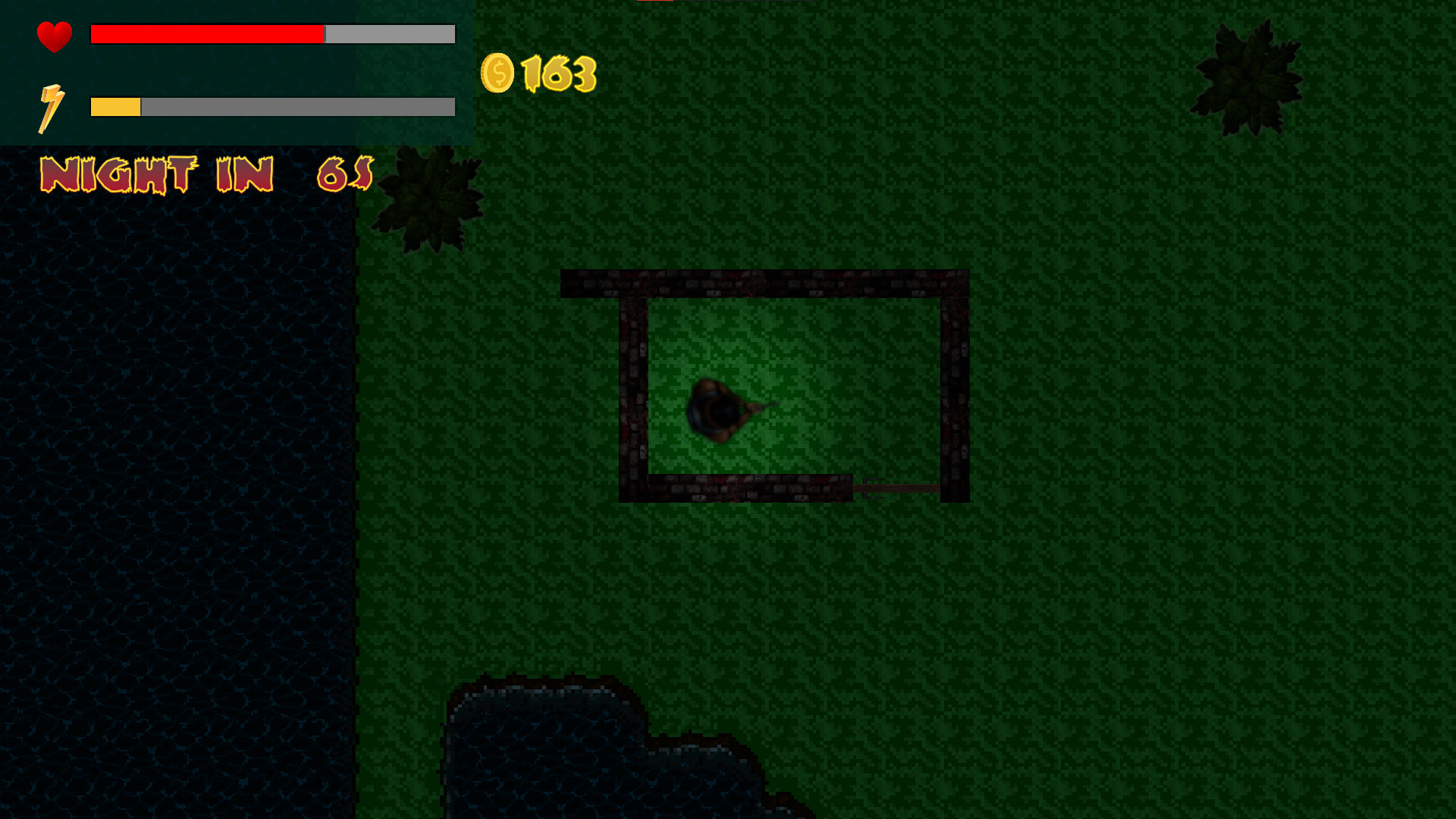
Task: Click the gun held by the player
Action: [758, 406]
